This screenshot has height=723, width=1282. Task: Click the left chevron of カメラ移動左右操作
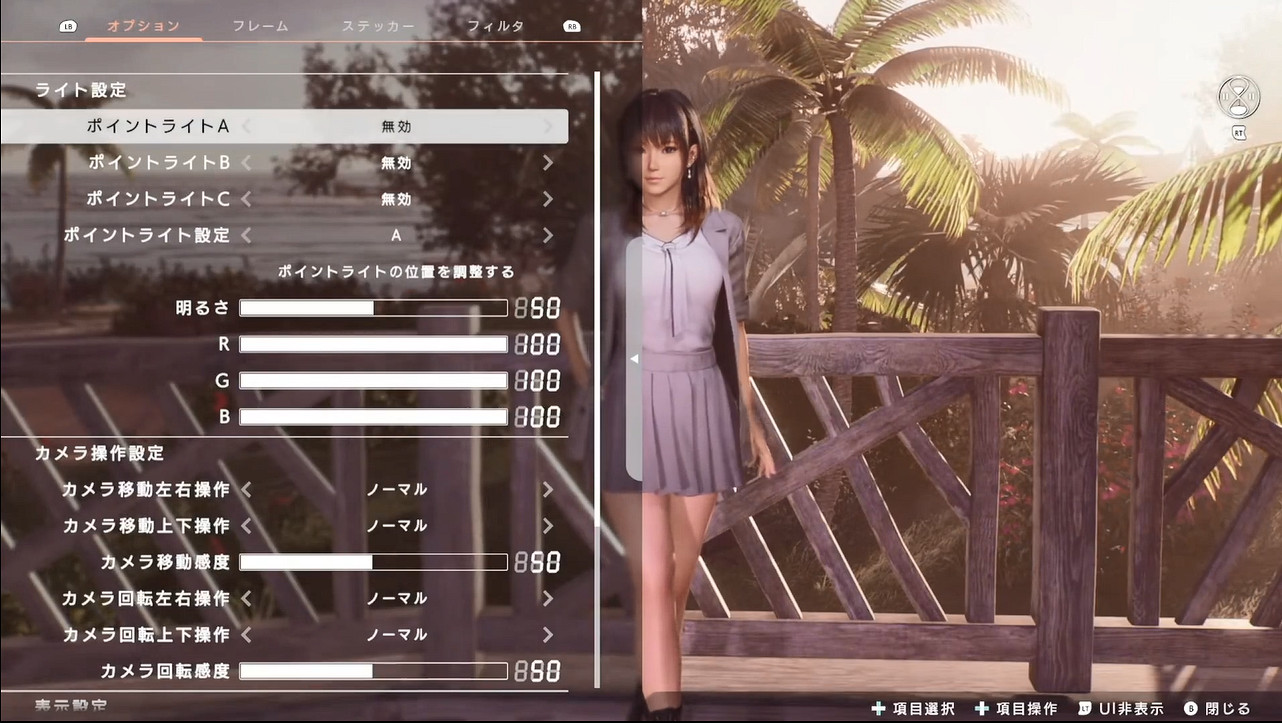point(245,489)
